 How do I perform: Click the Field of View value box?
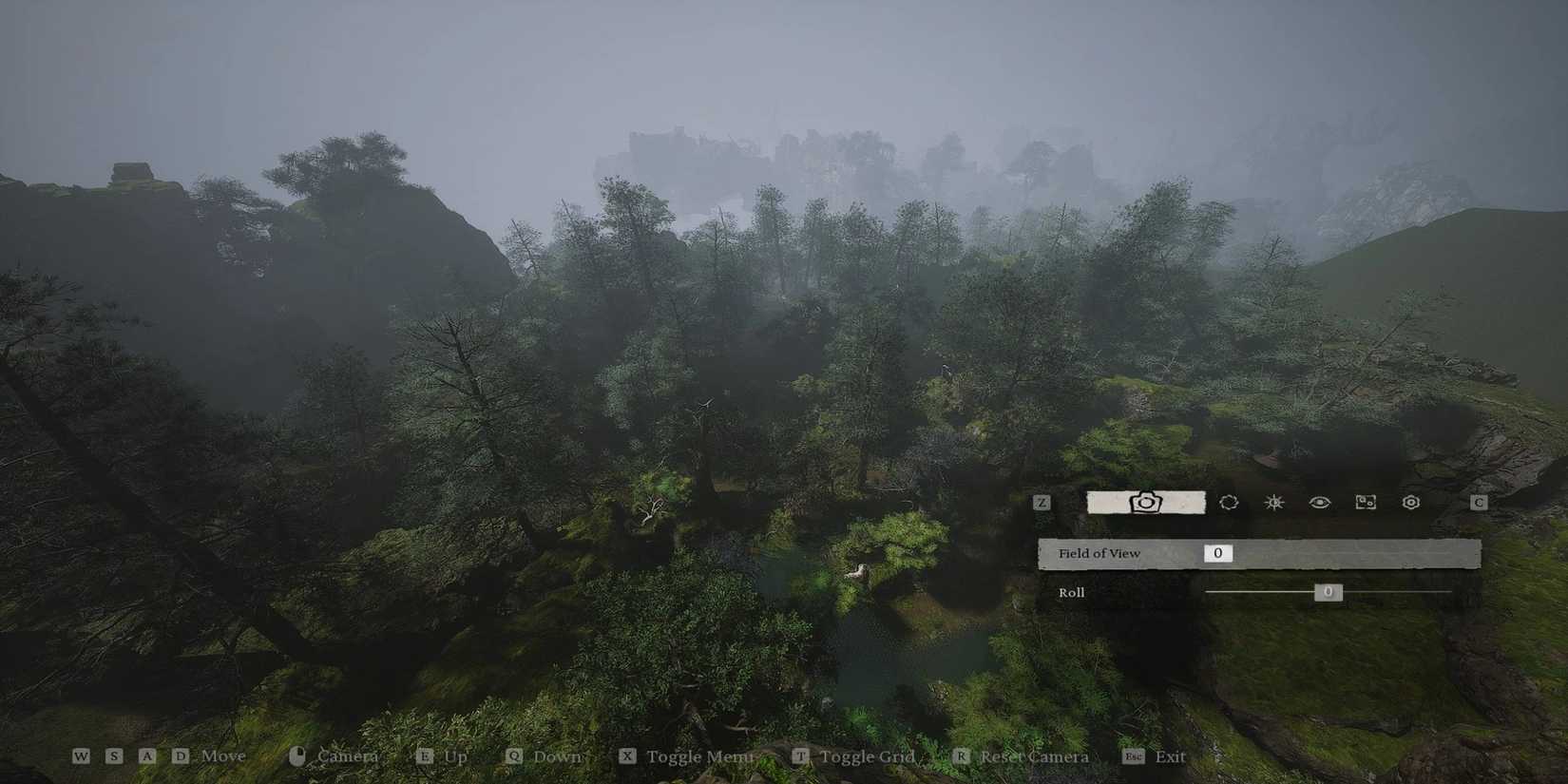(1216, 552)
